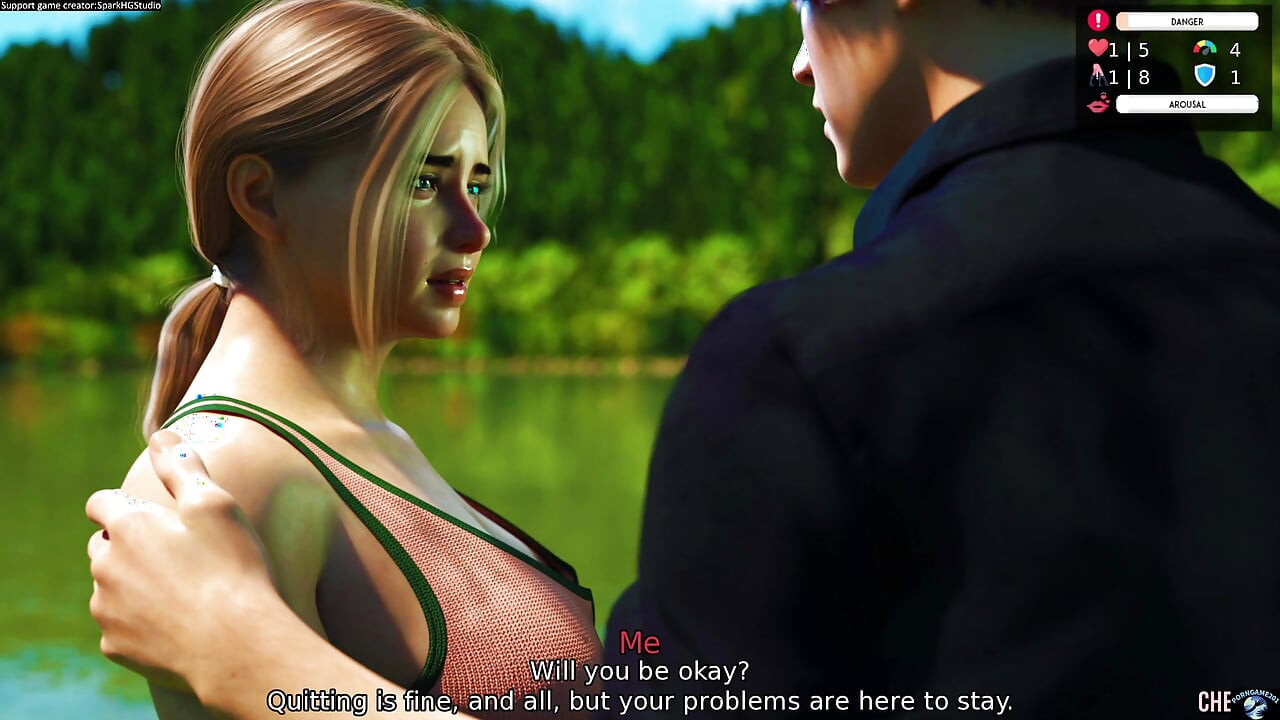Click the pink legs stat icon

point(1097,76)
